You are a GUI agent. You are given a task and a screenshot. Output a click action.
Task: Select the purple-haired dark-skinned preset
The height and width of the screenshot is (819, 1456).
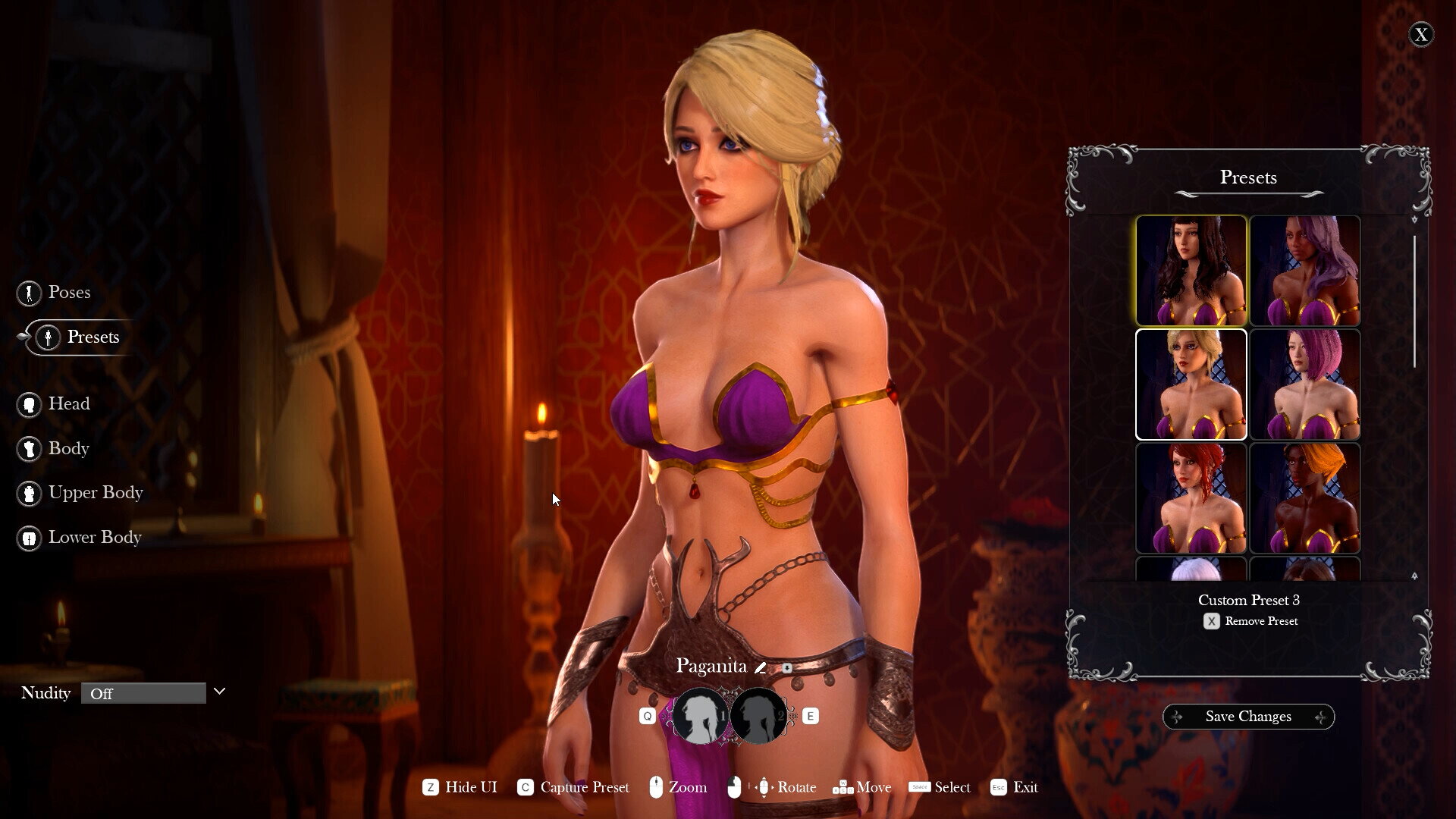(x=1304, y=271)
